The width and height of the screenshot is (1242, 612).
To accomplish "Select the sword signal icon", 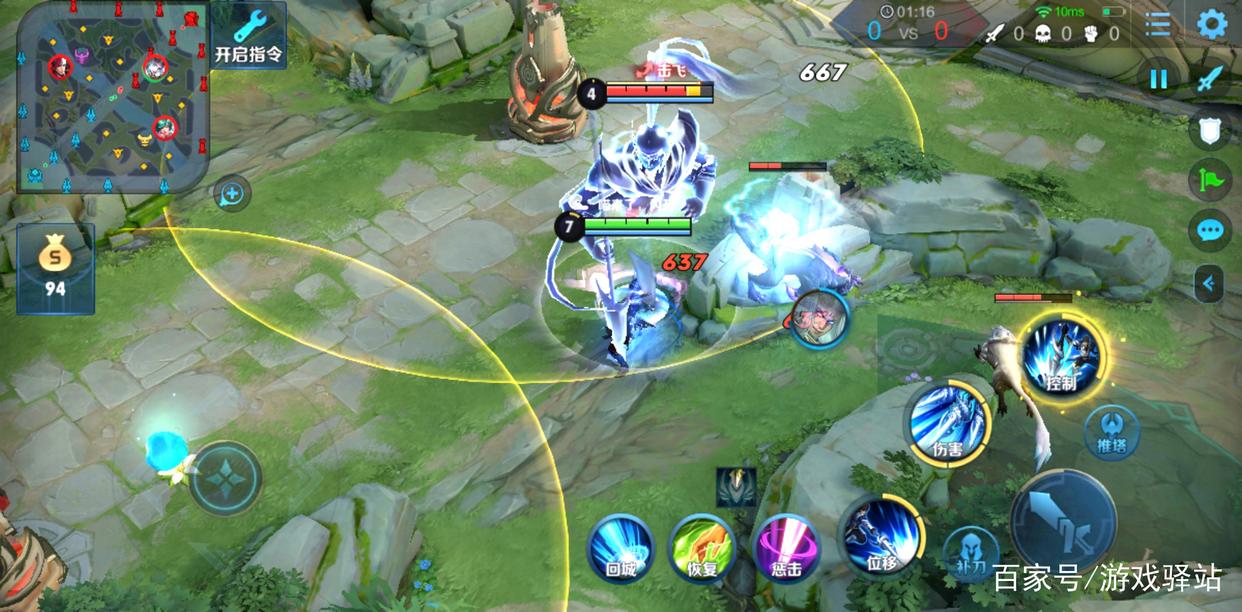I will coord(1211,78).
